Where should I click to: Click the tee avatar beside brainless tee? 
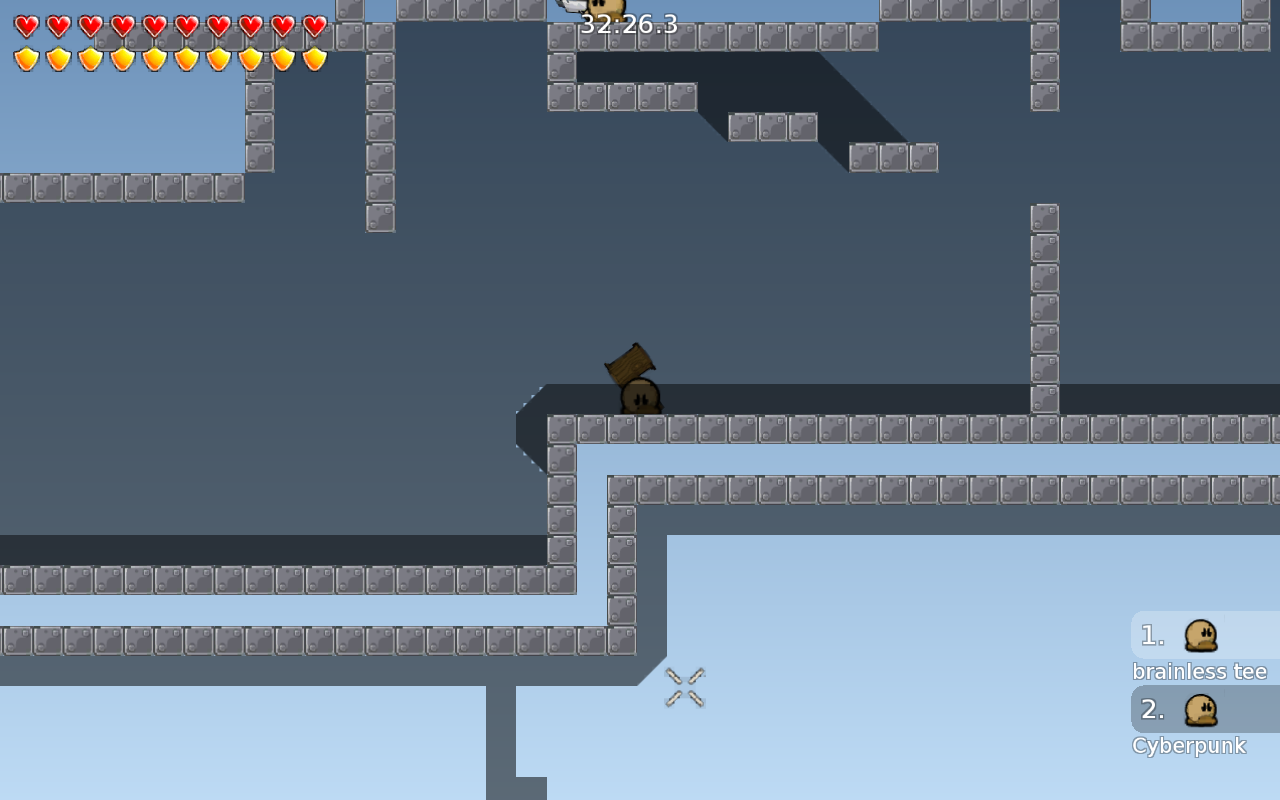(x=1200, y=634)
